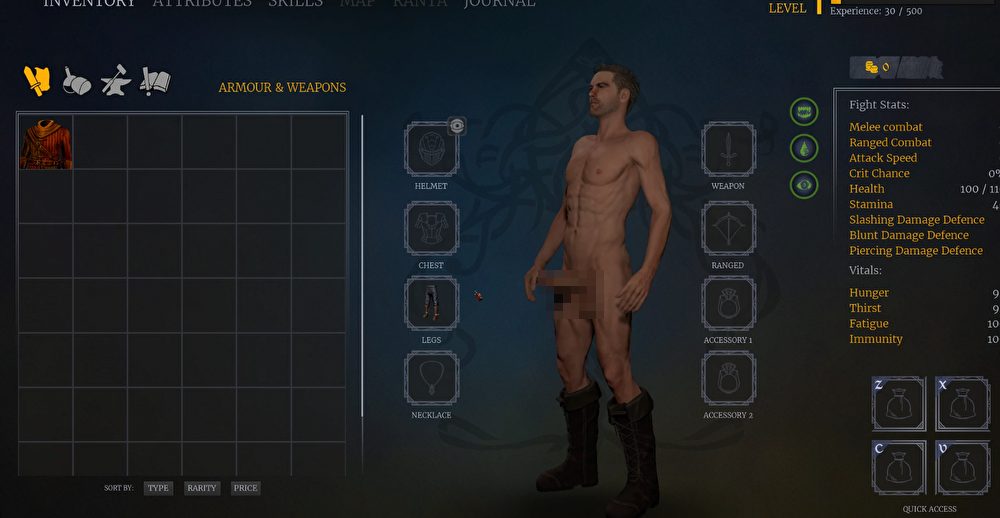Sort inventory by Rarity

(x=201, y=488)
